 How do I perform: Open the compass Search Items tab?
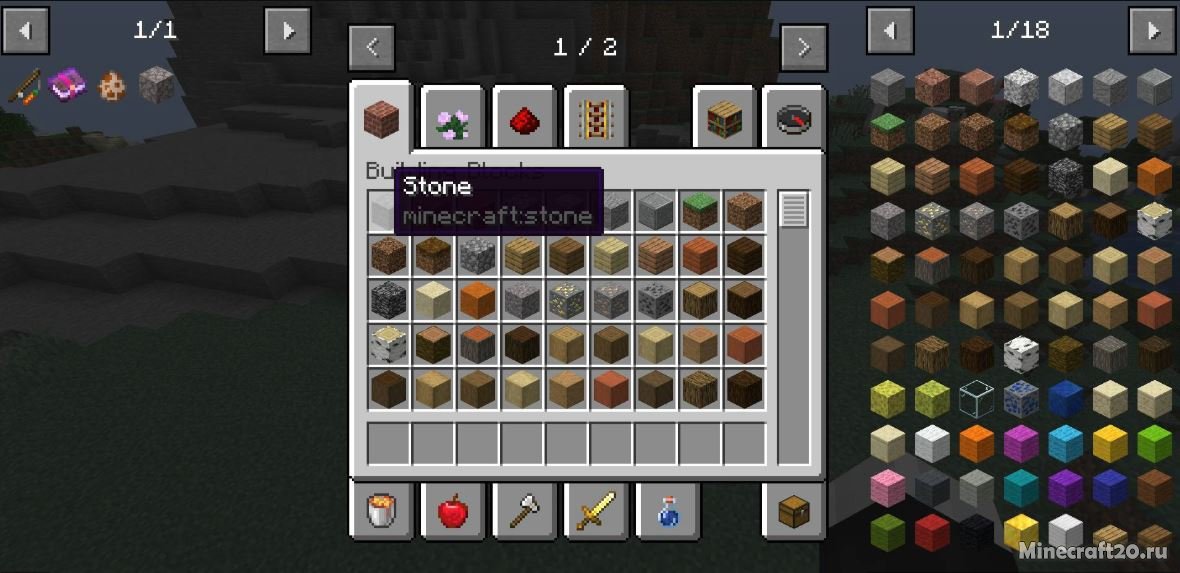coord(794,122)
